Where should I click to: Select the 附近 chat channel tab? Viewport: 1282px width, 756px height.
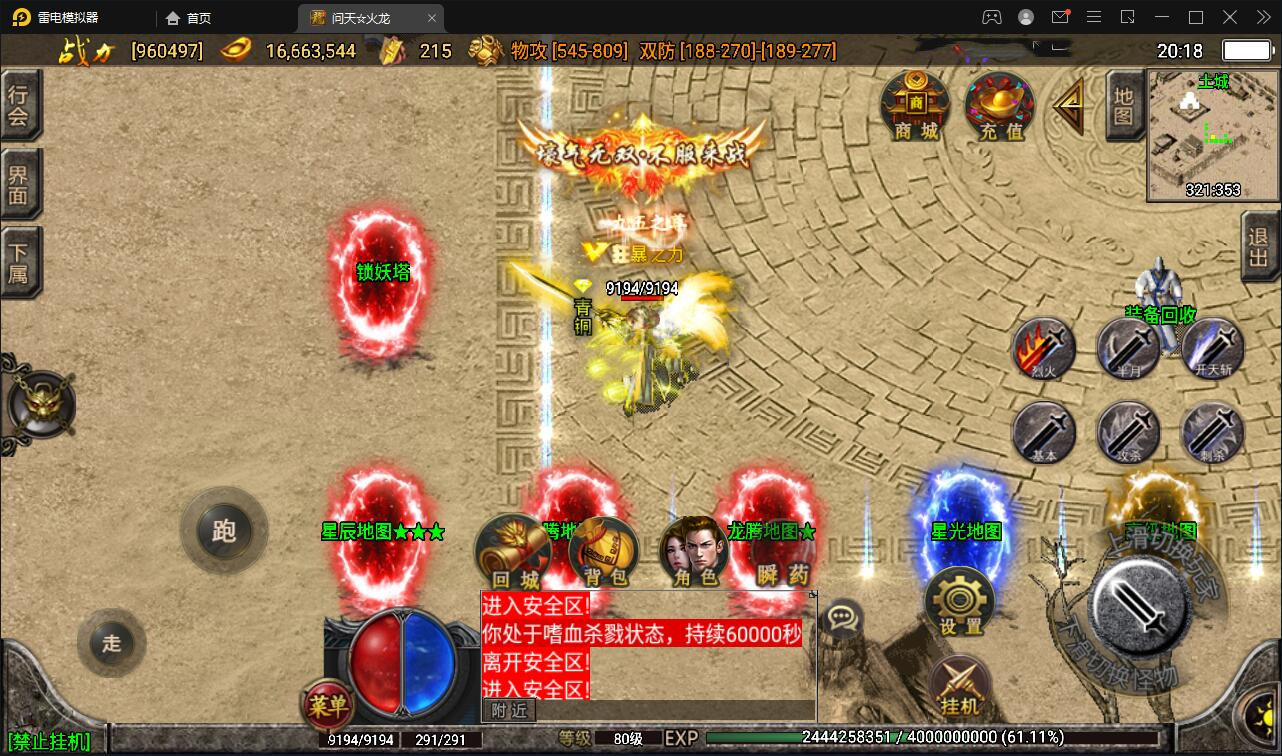click(x=511, y=709)
